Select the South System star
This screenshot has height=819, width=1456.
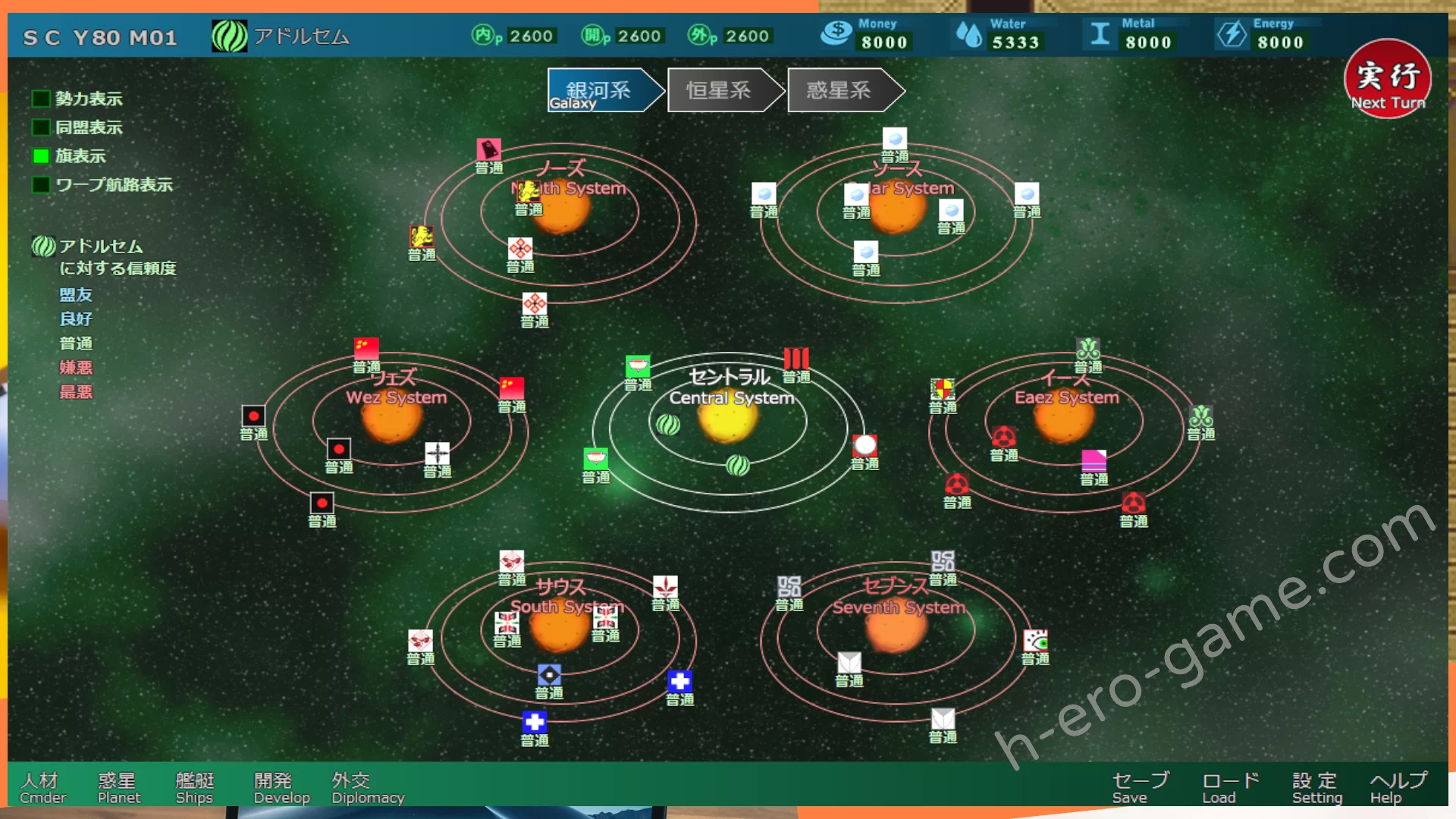(559, 628)
